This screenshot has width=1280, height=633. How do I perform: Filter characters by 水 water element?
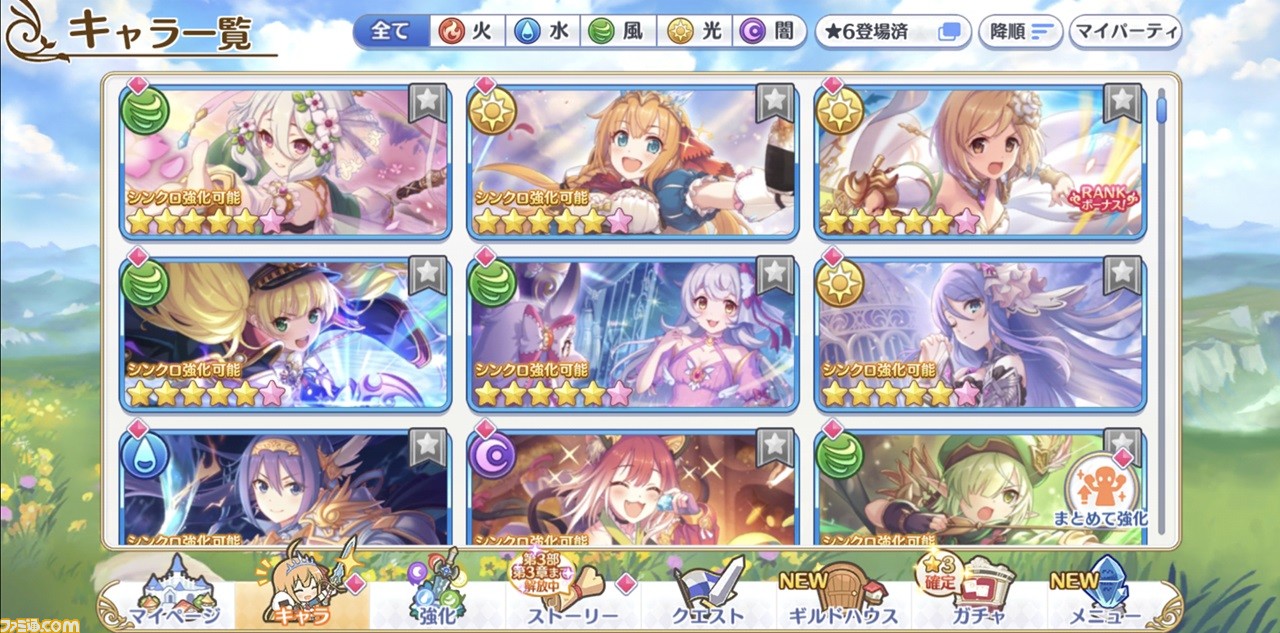click(540, 31)
